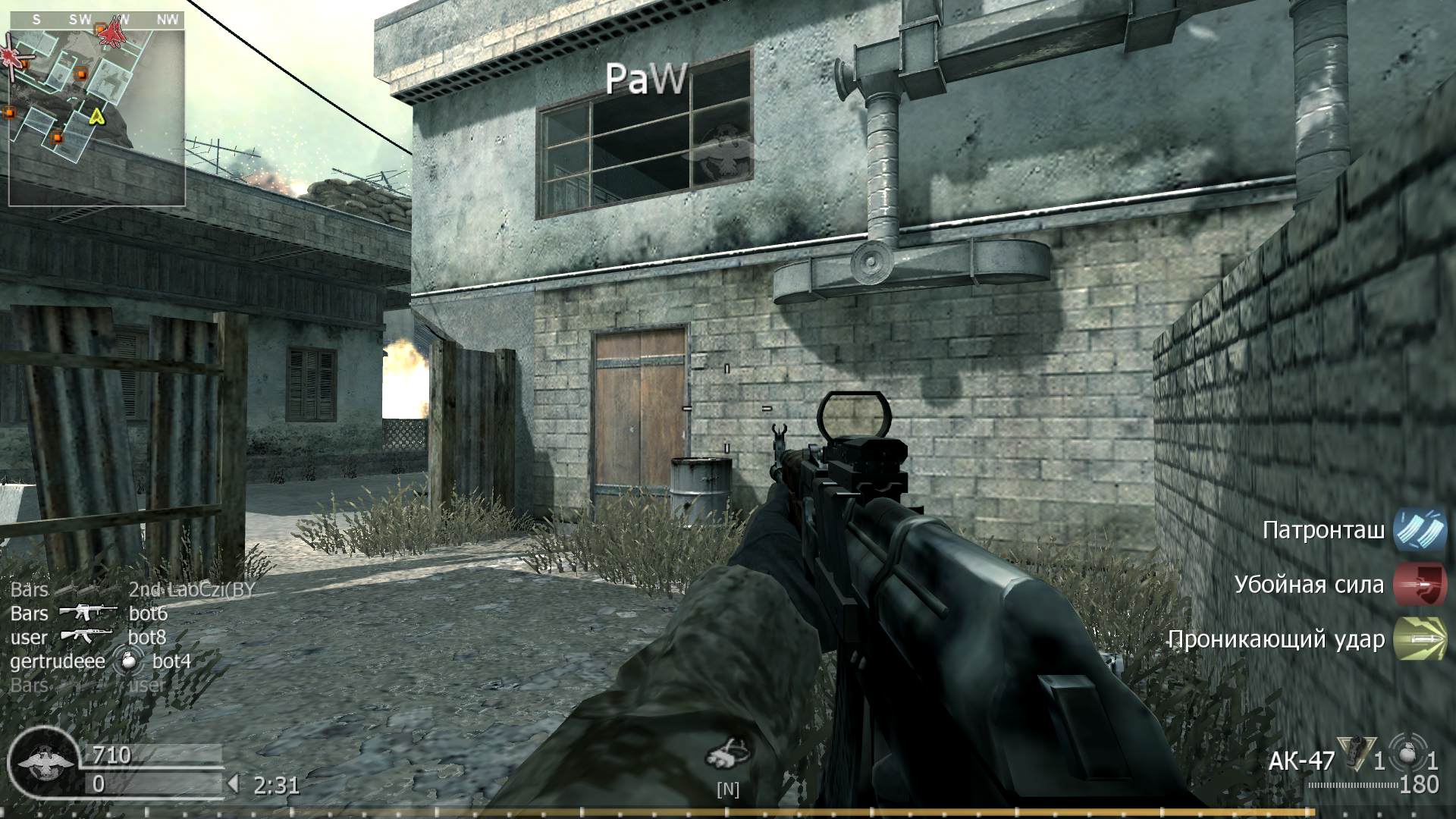Click the Убойная сила perk icon
Screen dimensions: 1456x819
click(x=1420, y=585)
